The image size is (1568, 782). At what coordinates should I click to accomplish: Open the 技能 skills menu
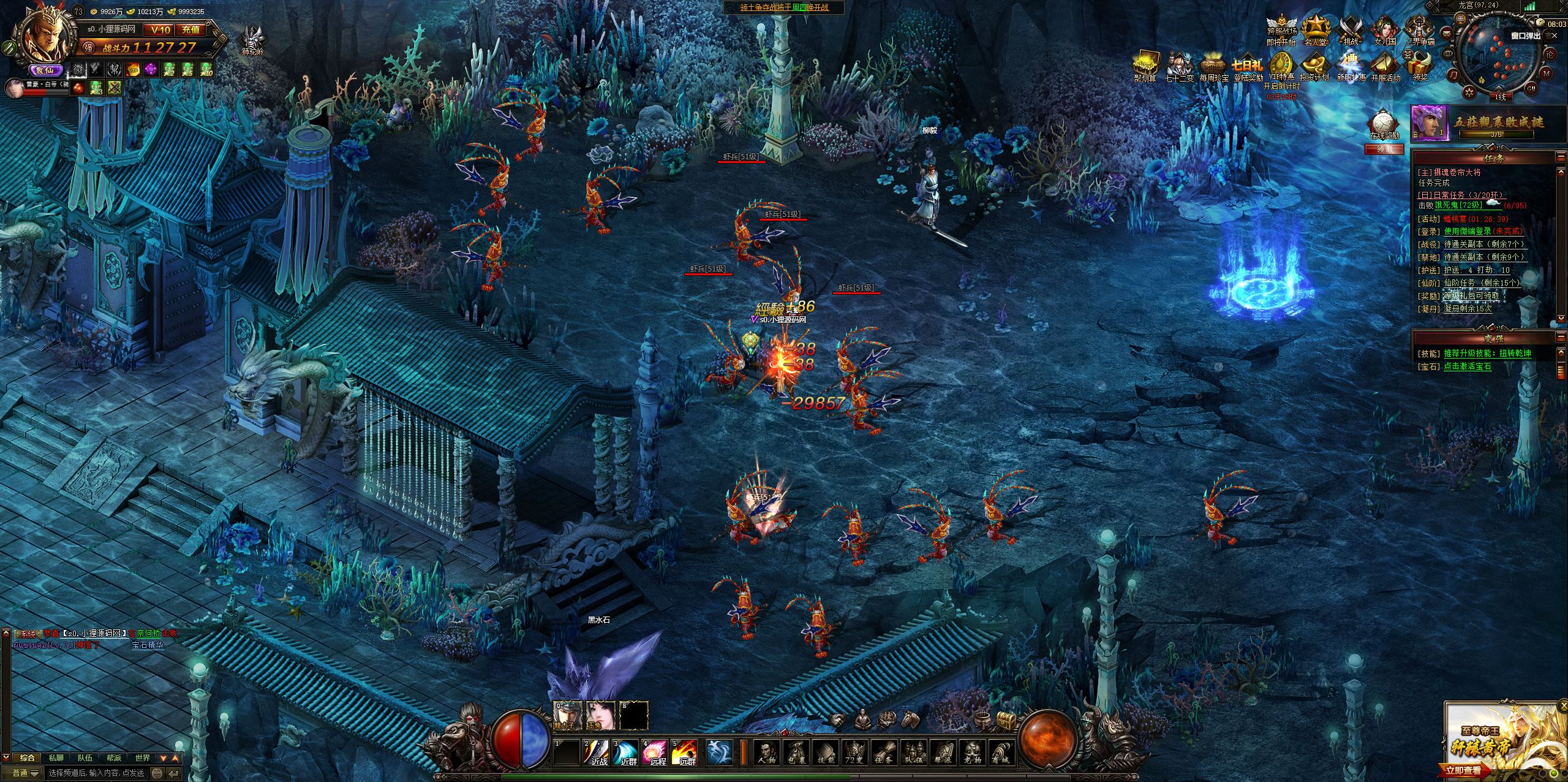point(824,752)
